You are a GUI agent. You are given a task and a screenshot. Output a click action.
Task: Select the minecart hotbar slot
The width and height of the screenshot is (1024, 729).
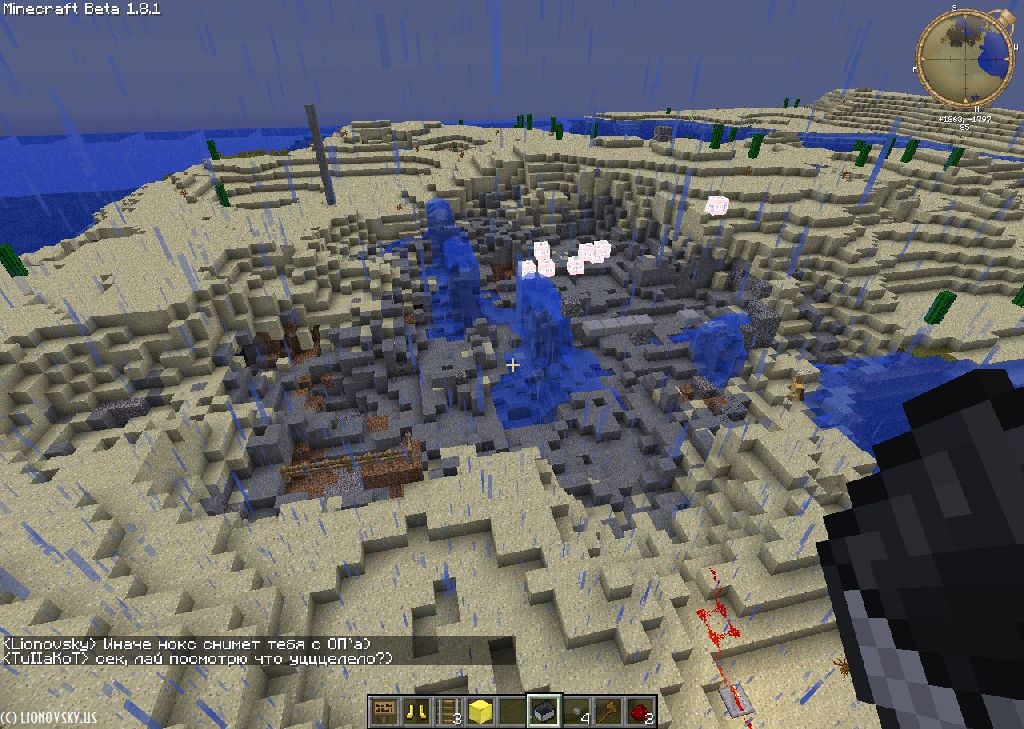click(x=544, y=712)
